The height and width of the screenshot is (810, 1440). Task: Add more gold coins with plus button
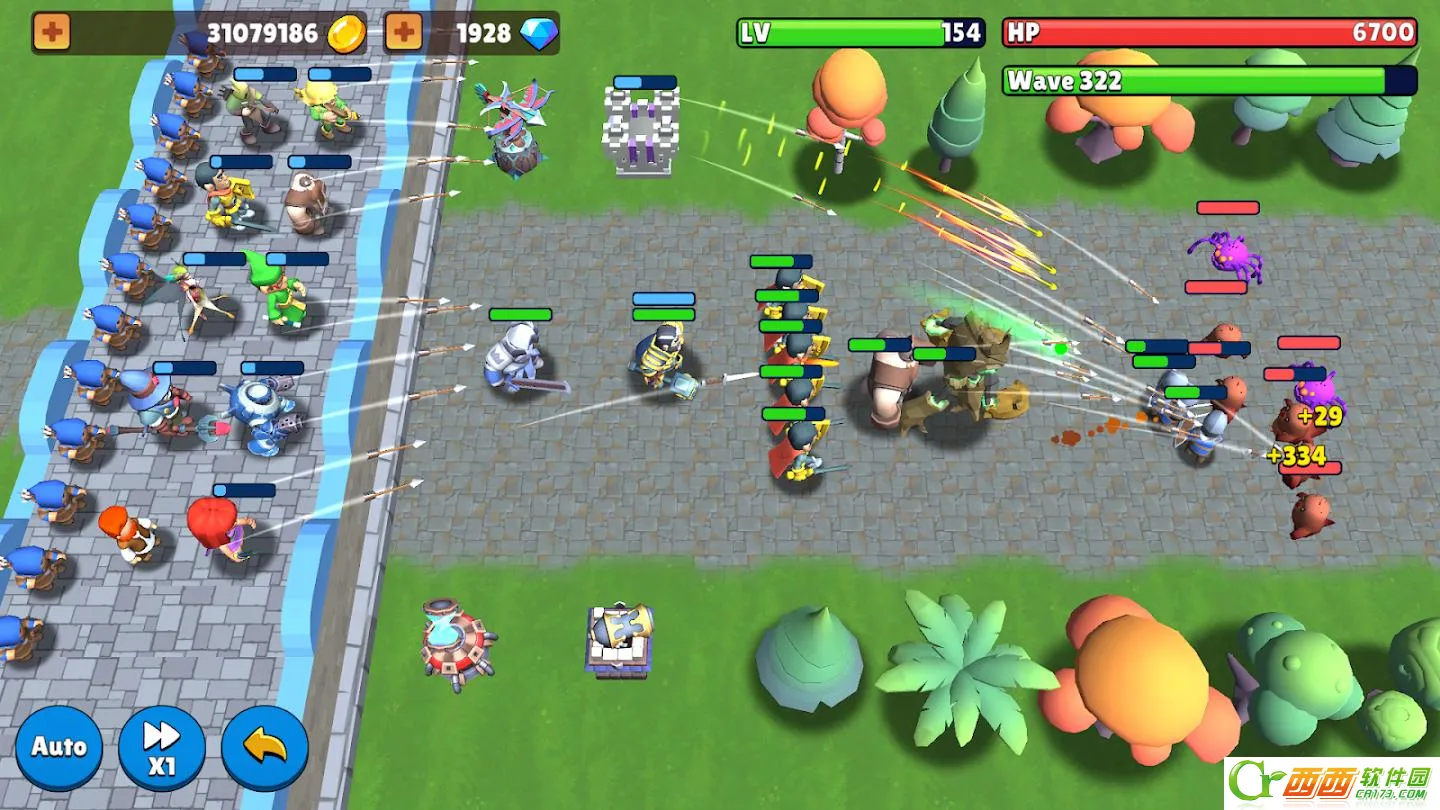click(x=52, y=33)
